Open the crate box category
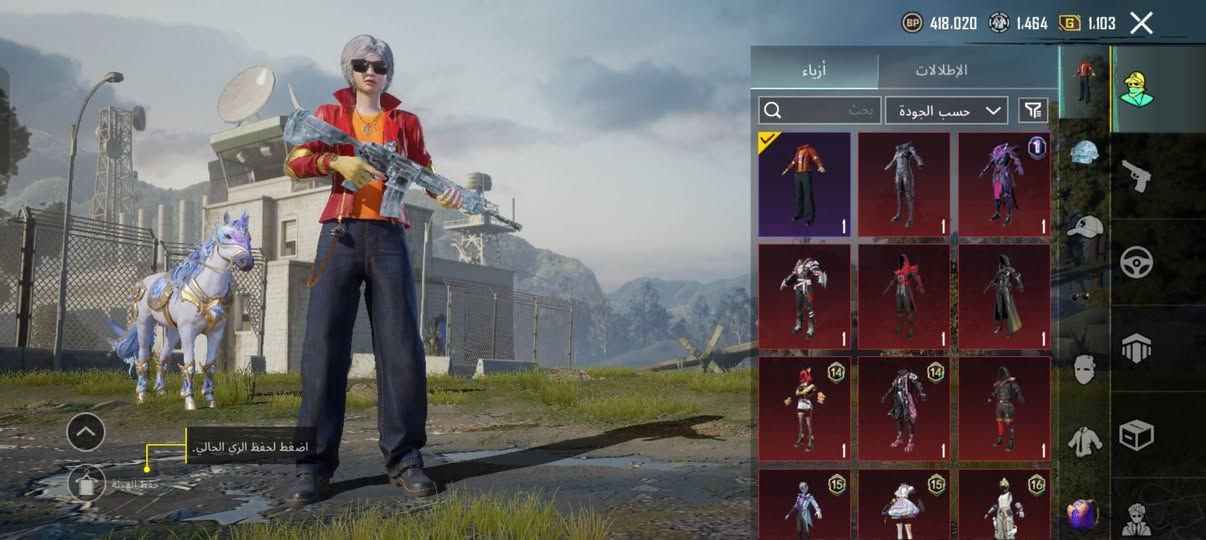This screenshot has width=1206, height=540. click(x=1136, y=434)
